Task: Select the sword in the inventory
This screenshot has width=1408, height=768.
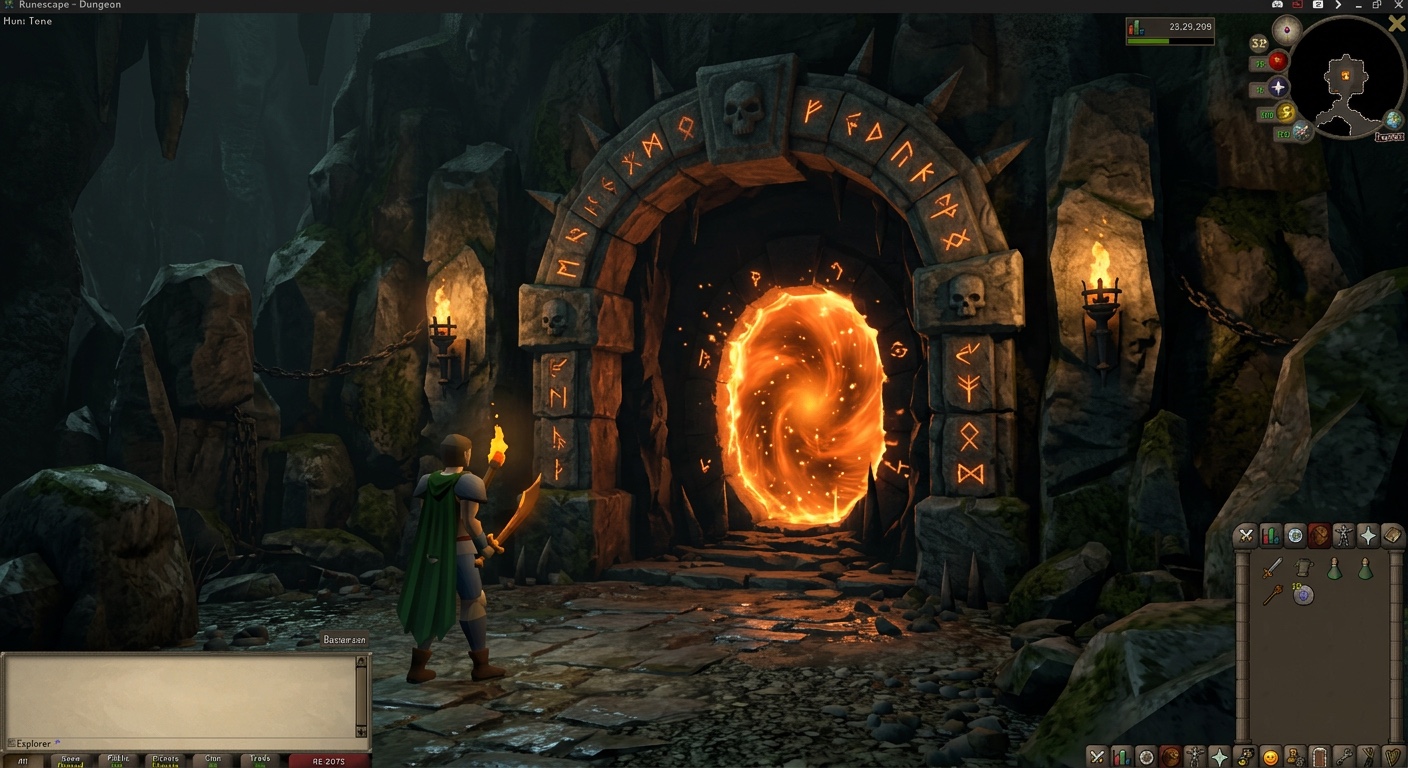Action: tap(1271, 569)
